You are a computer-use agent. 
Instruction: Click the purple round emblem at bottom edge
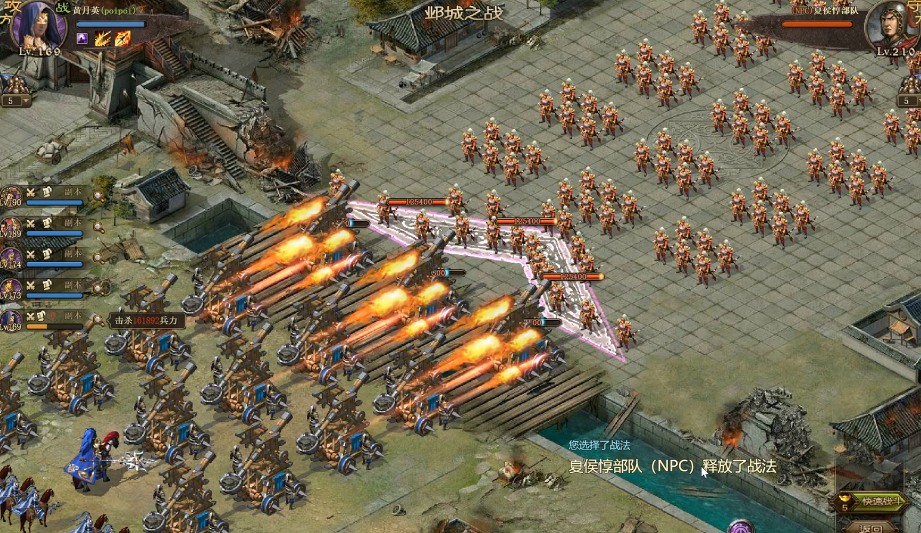pyautogui.click(x=740, y=527)
